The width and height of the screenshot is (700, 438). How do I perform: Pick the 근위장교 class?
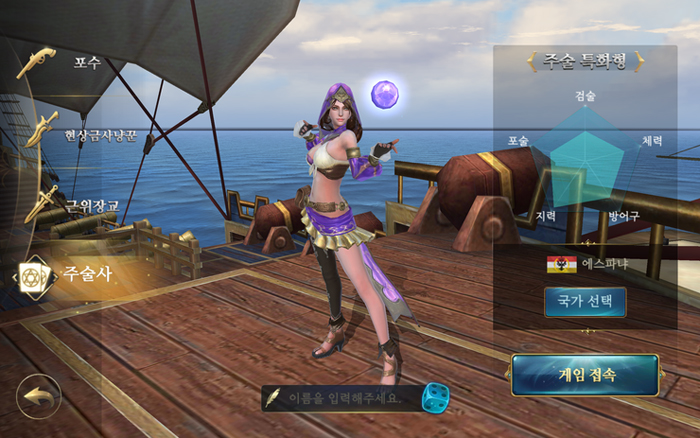[90, 205]
